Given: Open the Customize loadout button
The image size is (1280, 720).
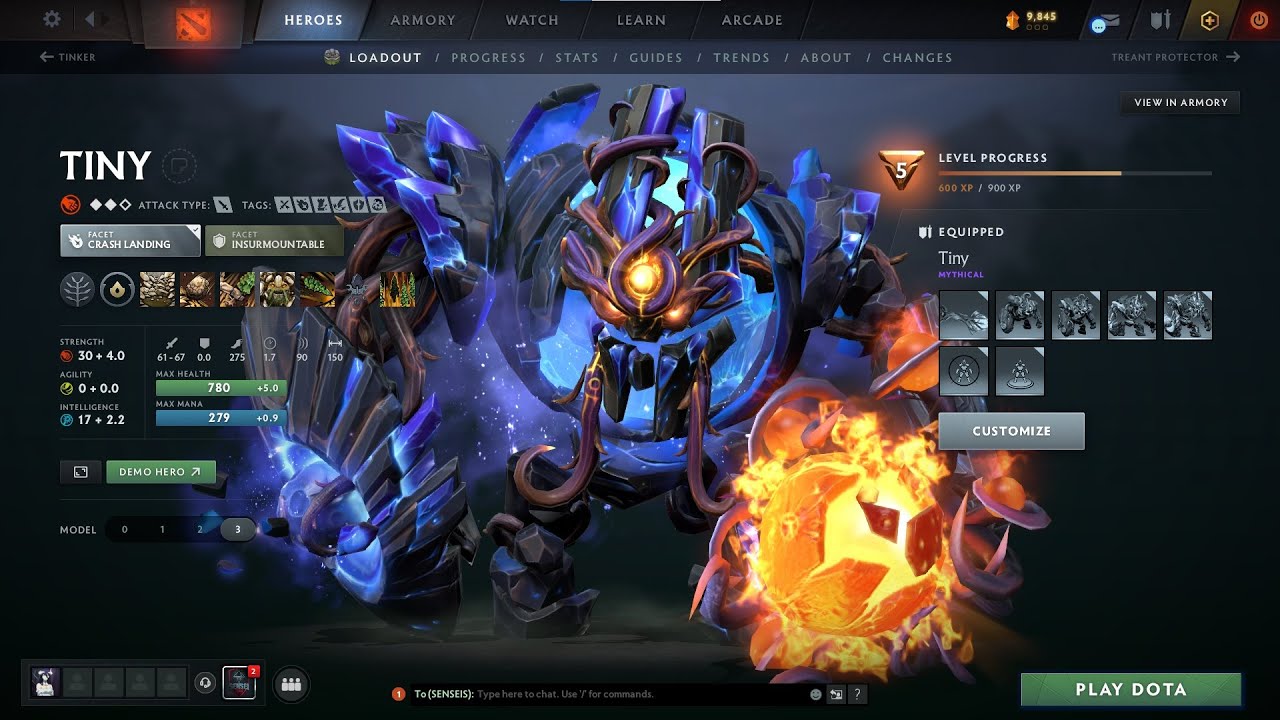Looking at the screenshot, I should click(x=1011, y=431).
